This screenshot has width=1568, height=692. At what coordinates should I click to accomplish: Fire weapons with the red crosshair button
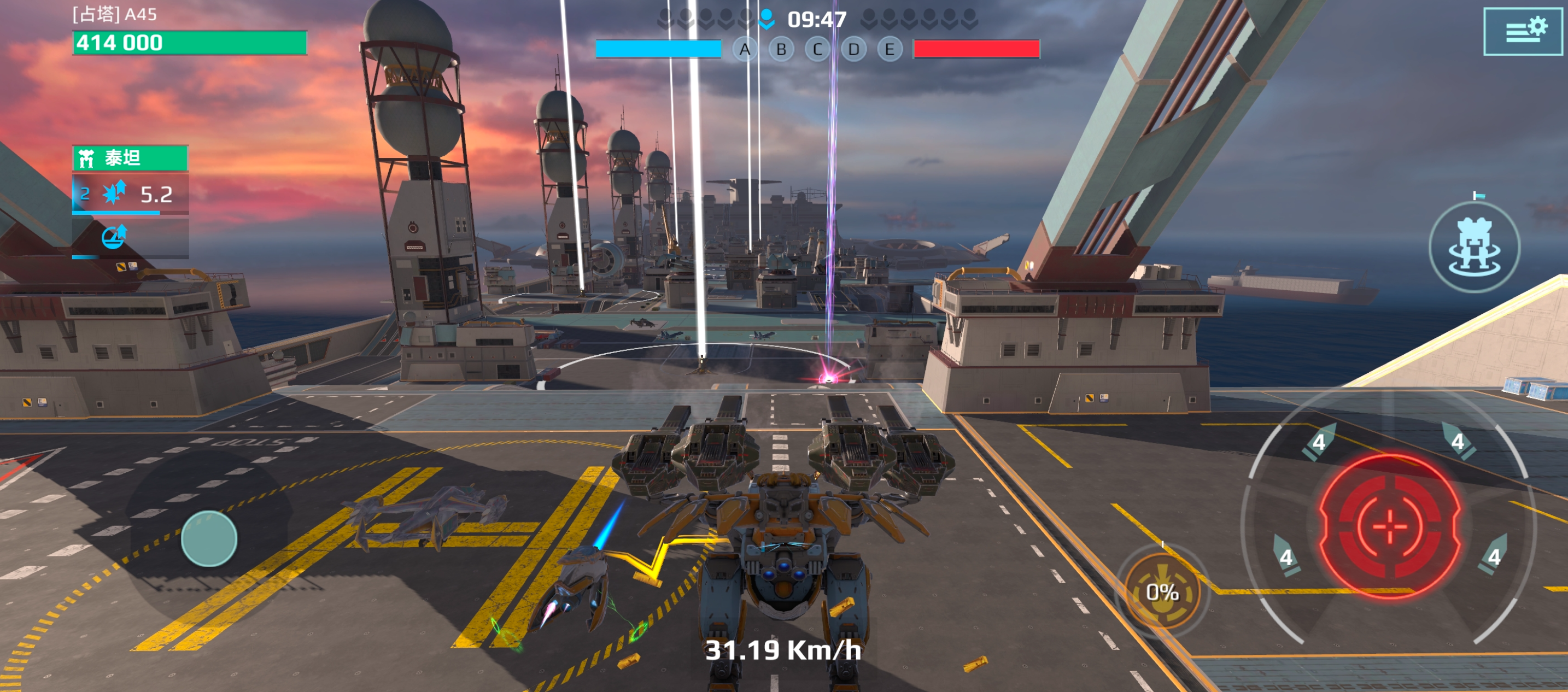click(x=1390, y=526)
